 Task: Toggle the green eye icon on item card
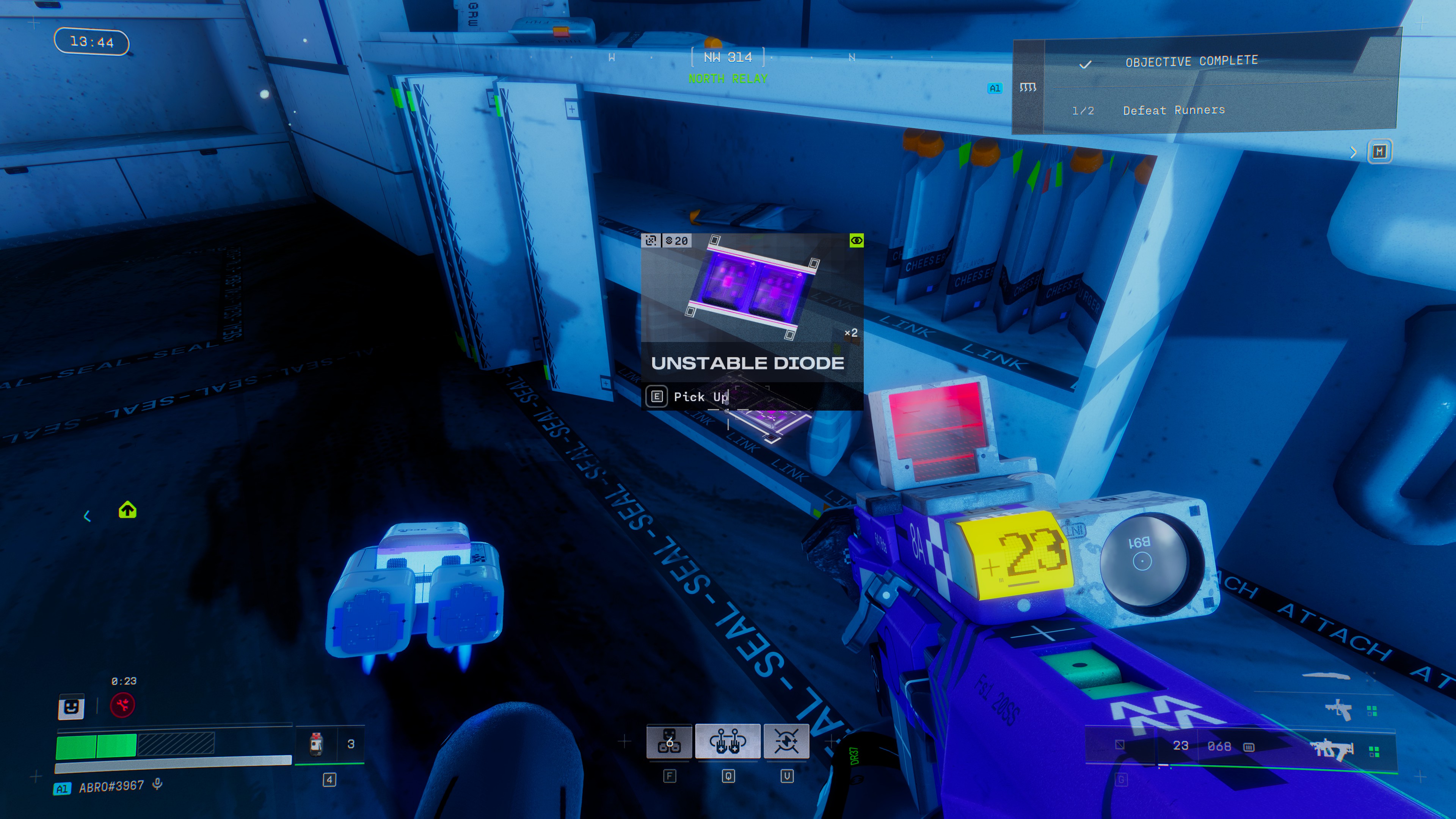856,241
